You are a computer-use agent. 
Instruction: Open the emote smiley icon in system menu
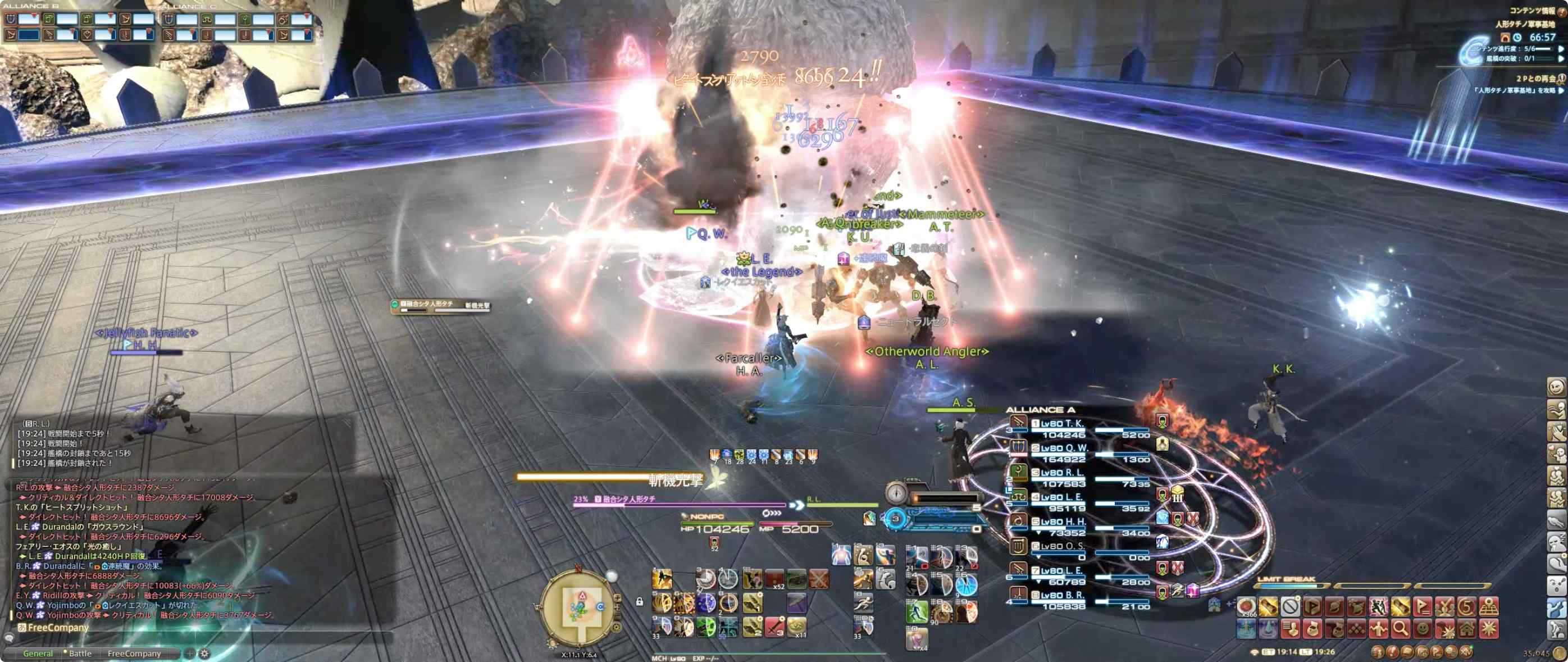pos(1423,630)
